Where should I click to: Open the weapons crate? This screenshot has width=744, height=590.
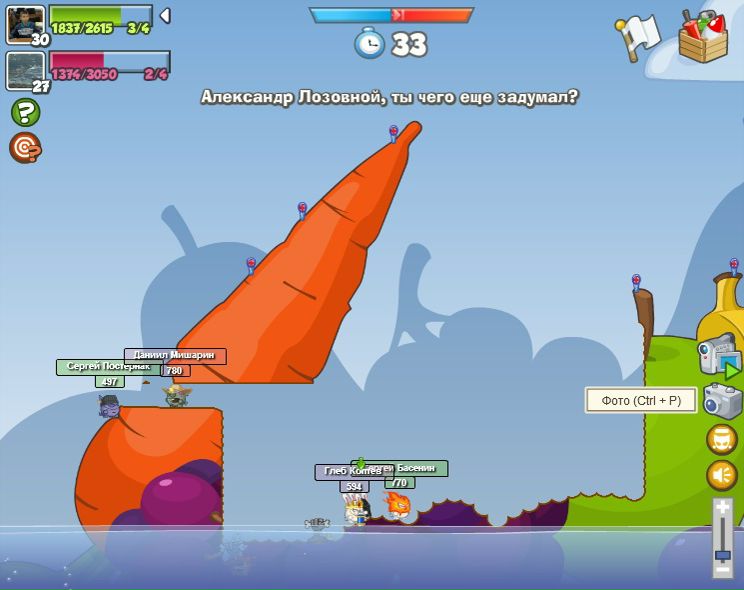703,37
